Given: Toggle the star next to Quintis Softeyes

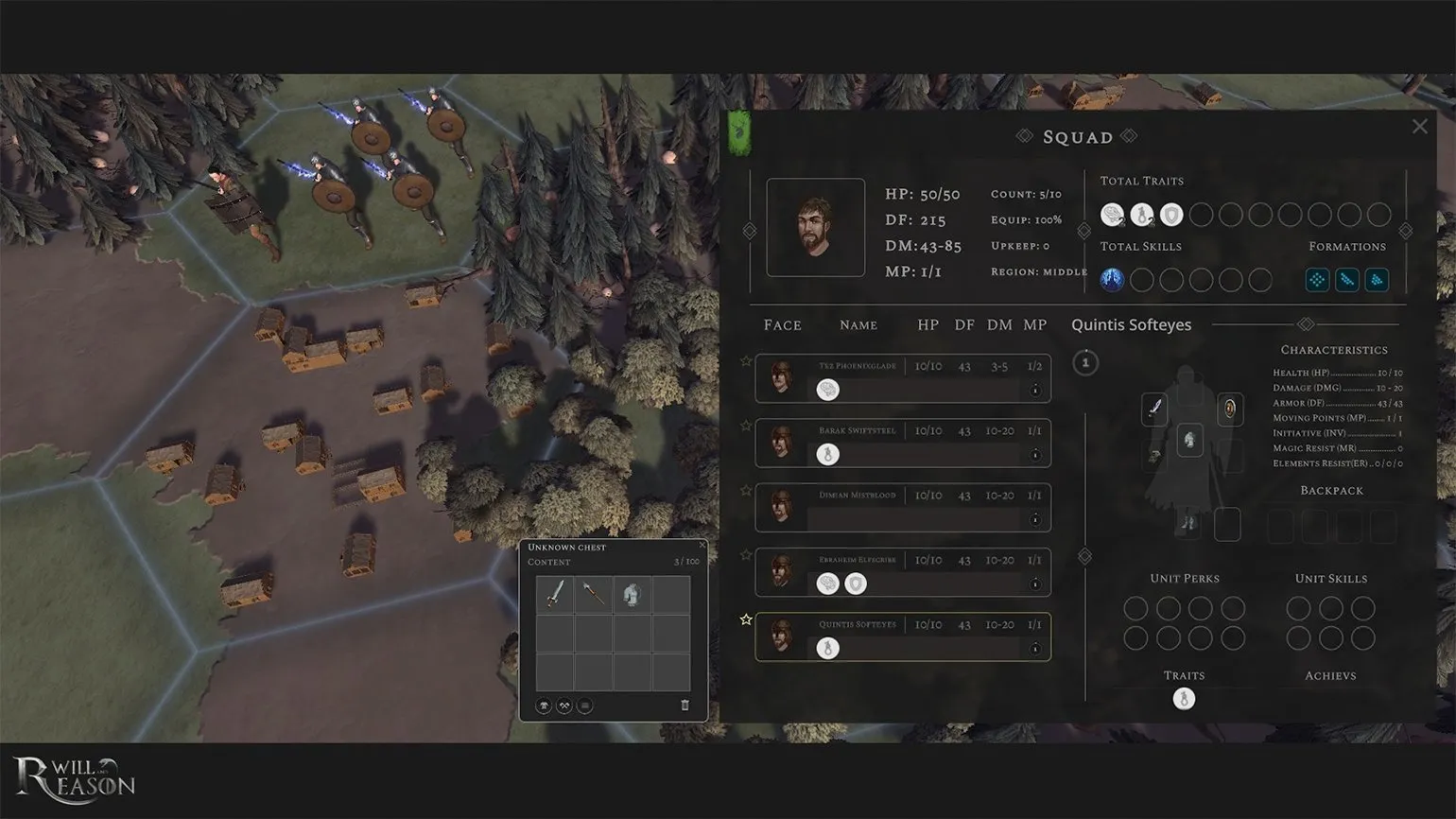Looking at the screenshot, I should pos(746,619).
